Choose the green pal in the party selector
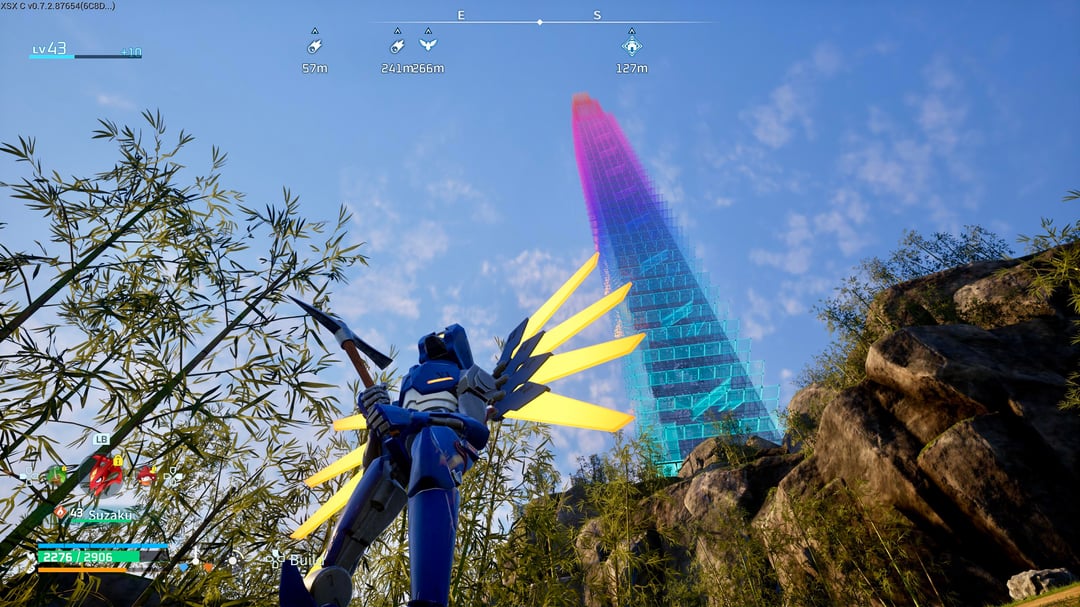 (55, 476)
